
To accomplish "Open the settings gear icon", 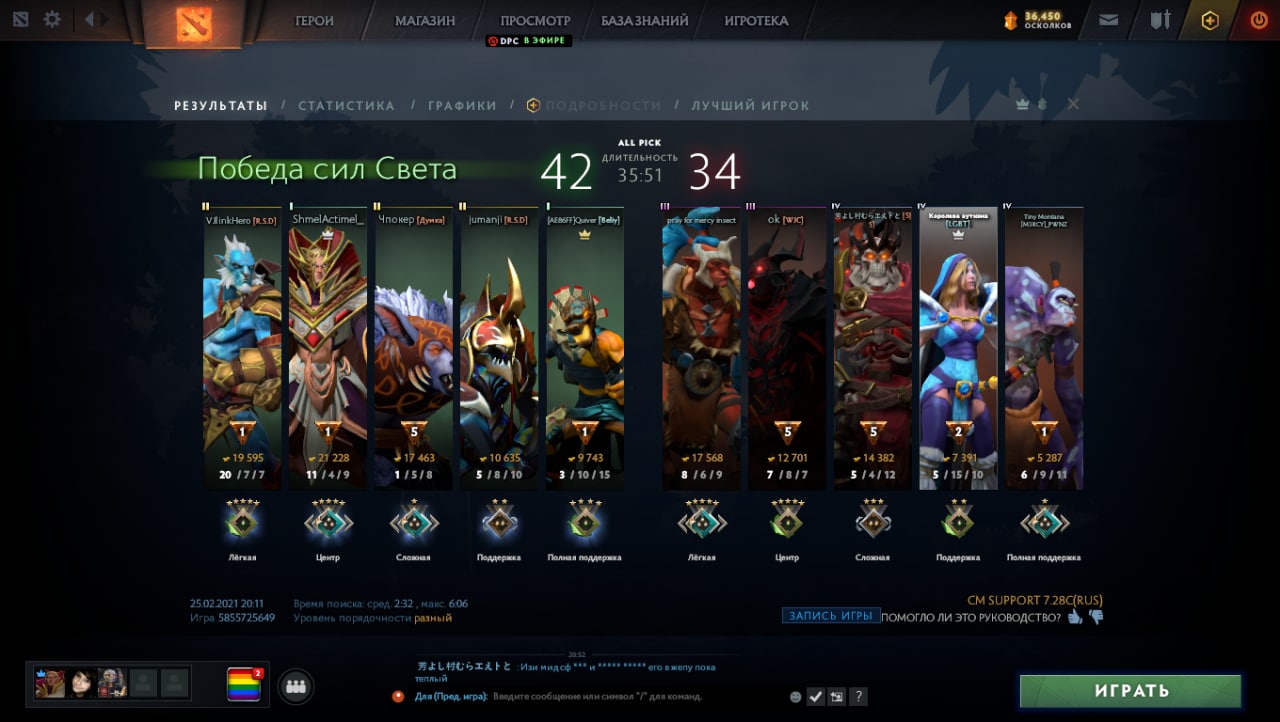I will [52, 19].
